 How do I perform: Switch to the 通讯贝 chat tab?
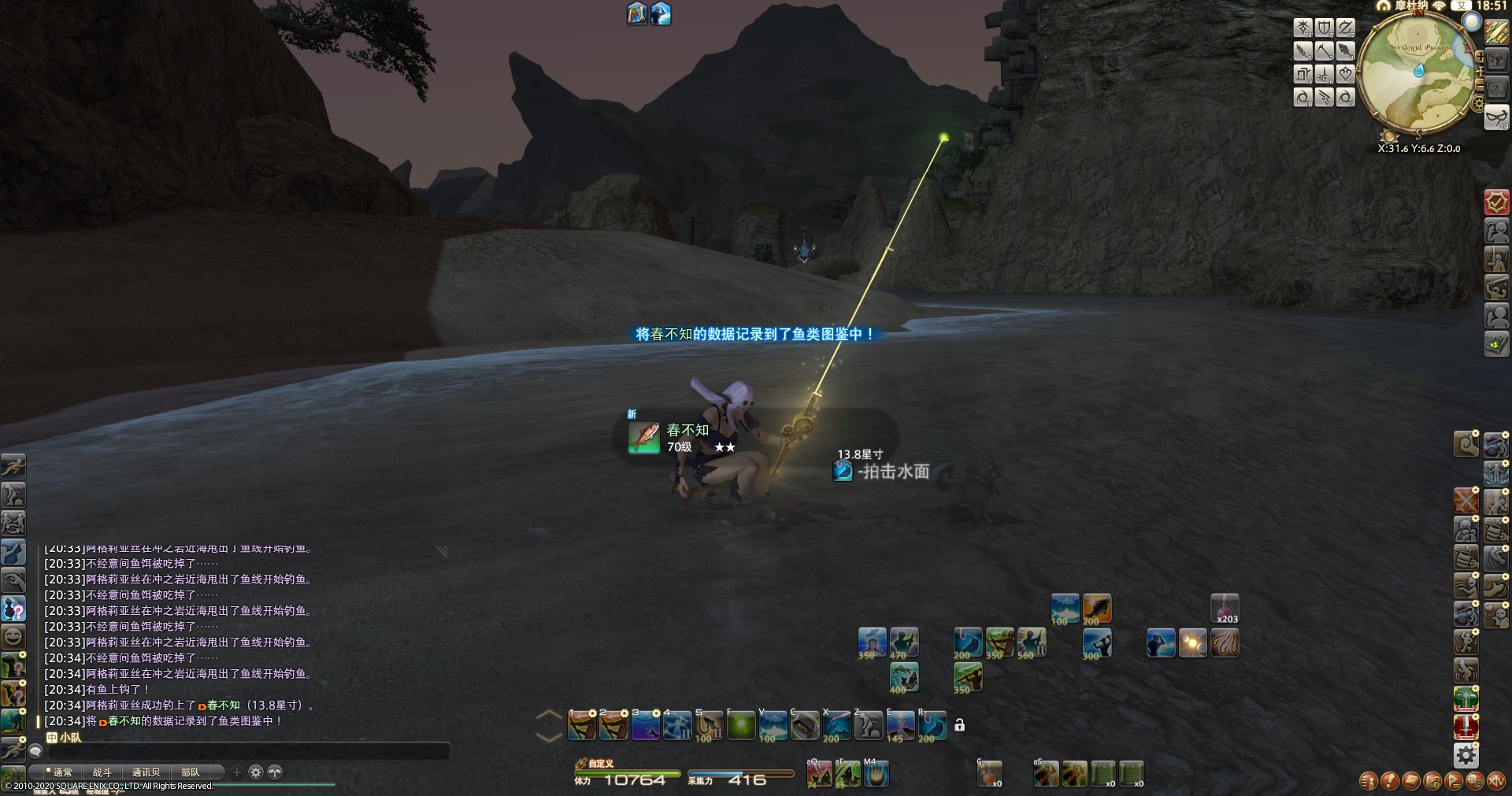coord(146,772)
